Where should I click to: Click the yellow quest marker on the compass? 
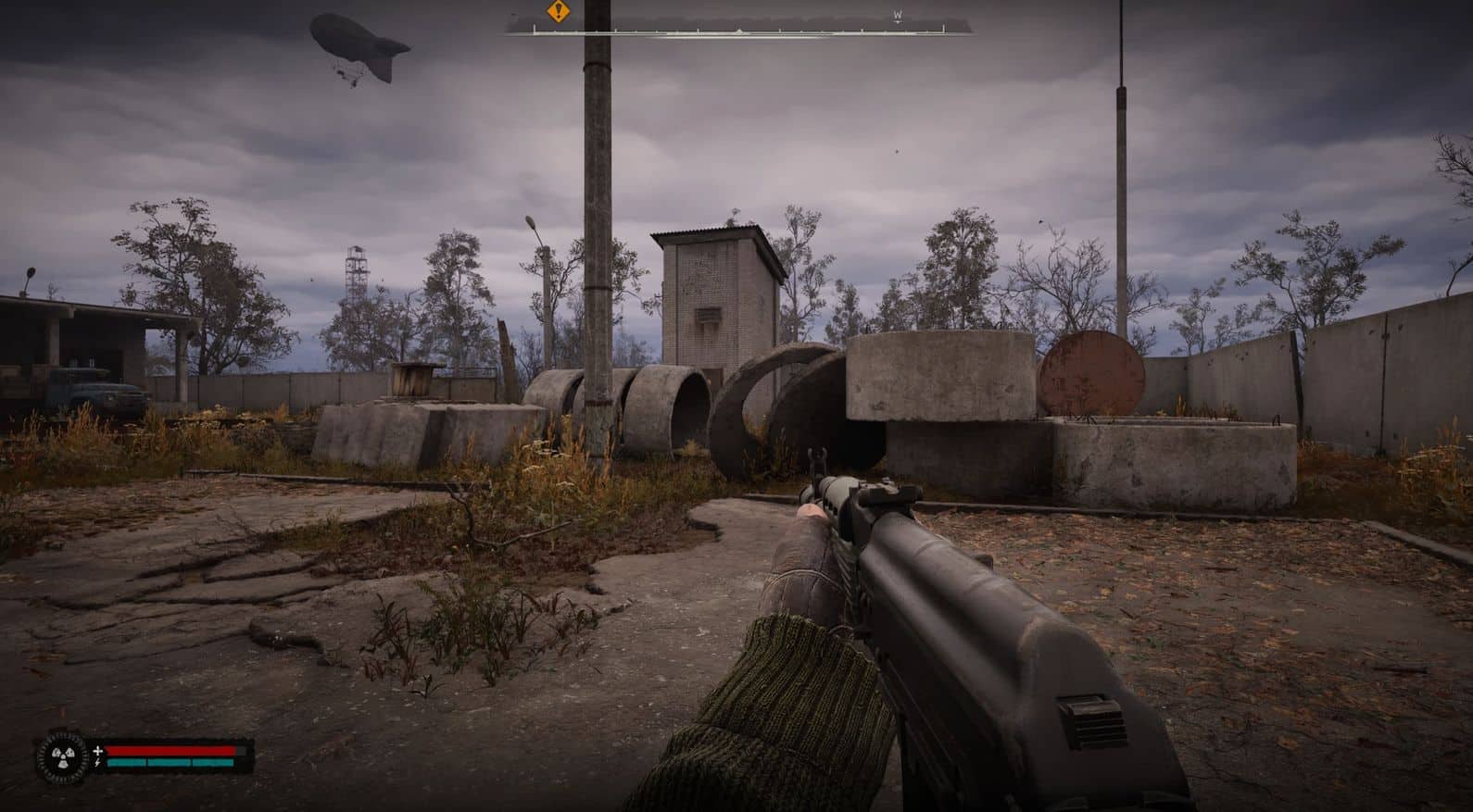[x=557, y=12]
